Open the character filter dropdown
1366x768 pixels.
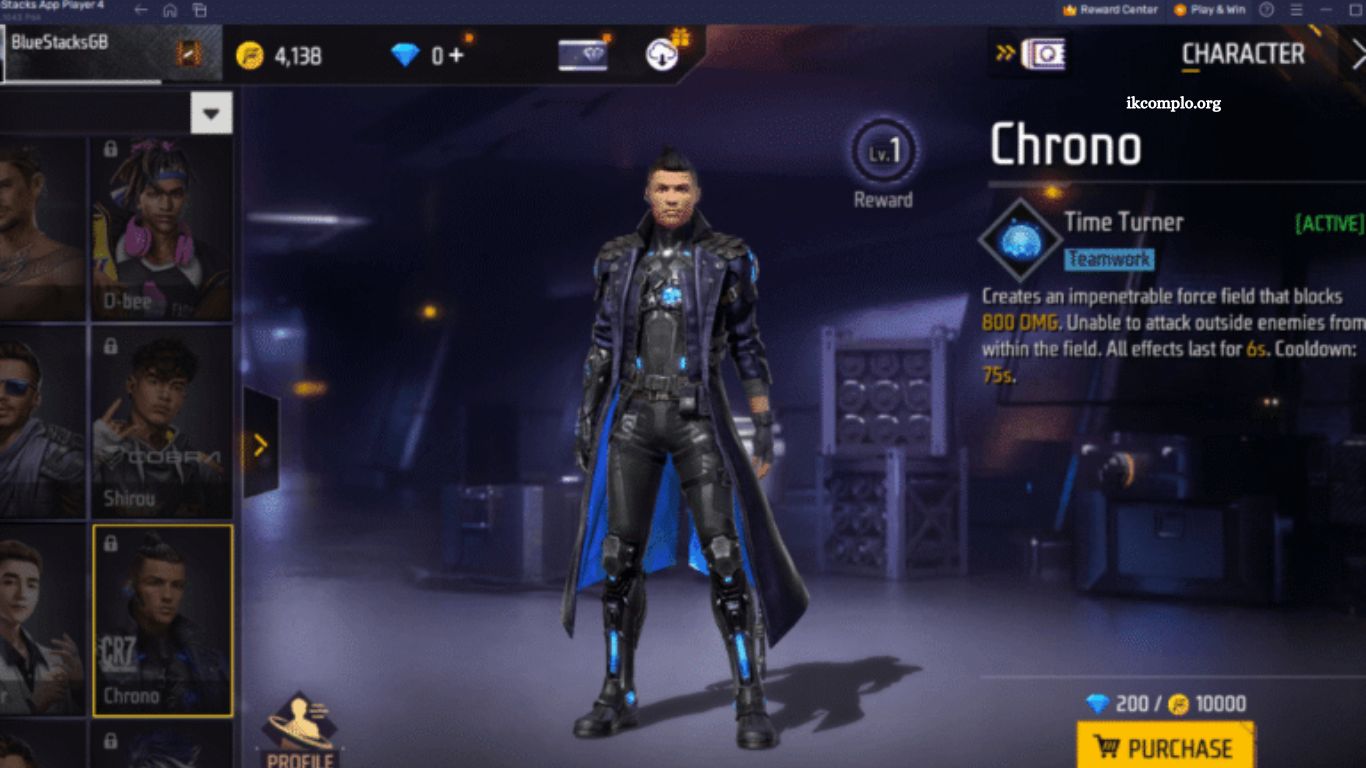[x=211, y=113]
